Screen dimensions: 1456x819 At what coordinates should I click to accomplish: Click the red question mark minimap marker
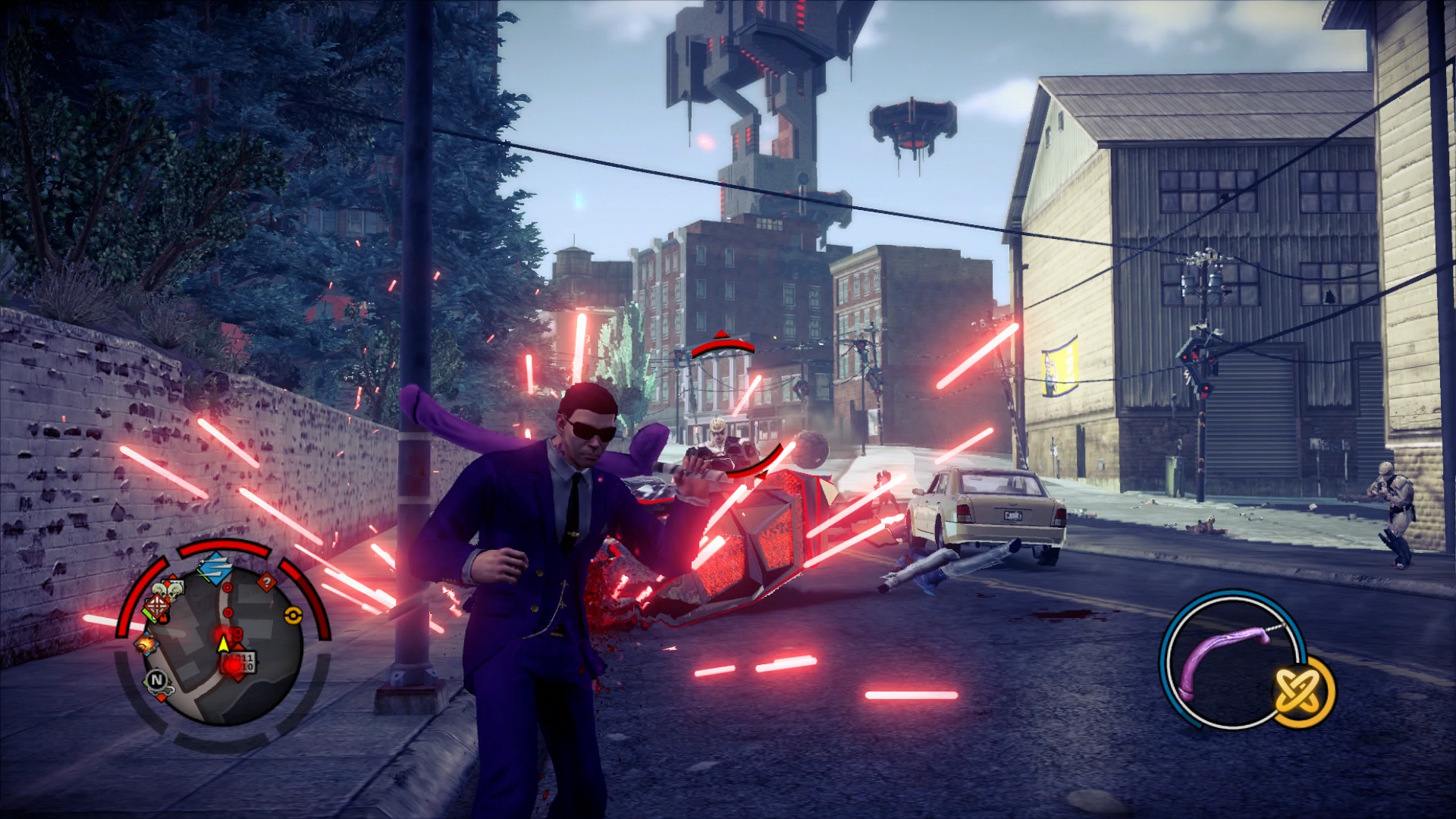pyautogui.click(x=266, y=582)
